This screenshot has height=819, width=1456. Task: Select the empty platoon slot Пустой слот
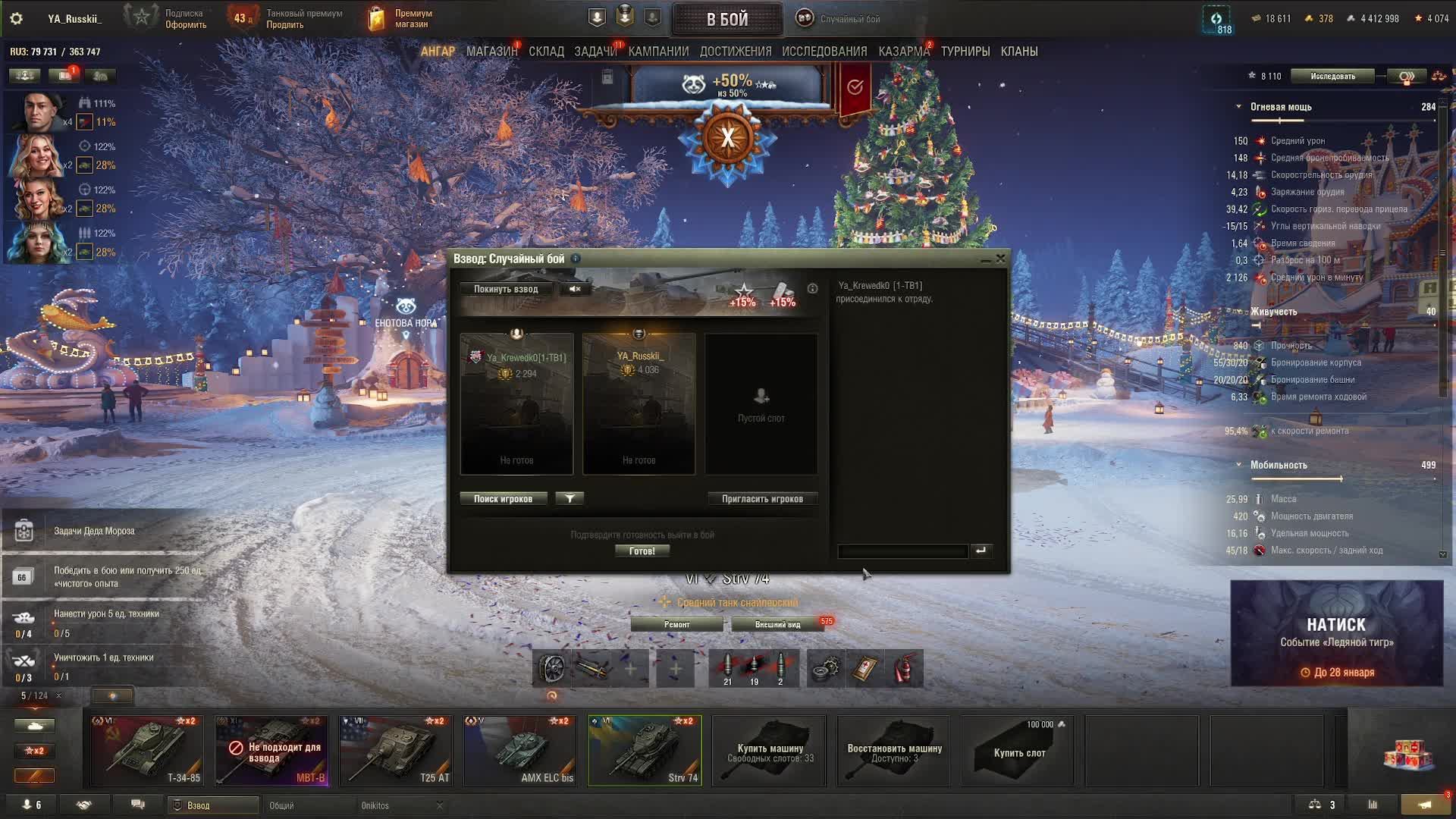pos(761,404)
